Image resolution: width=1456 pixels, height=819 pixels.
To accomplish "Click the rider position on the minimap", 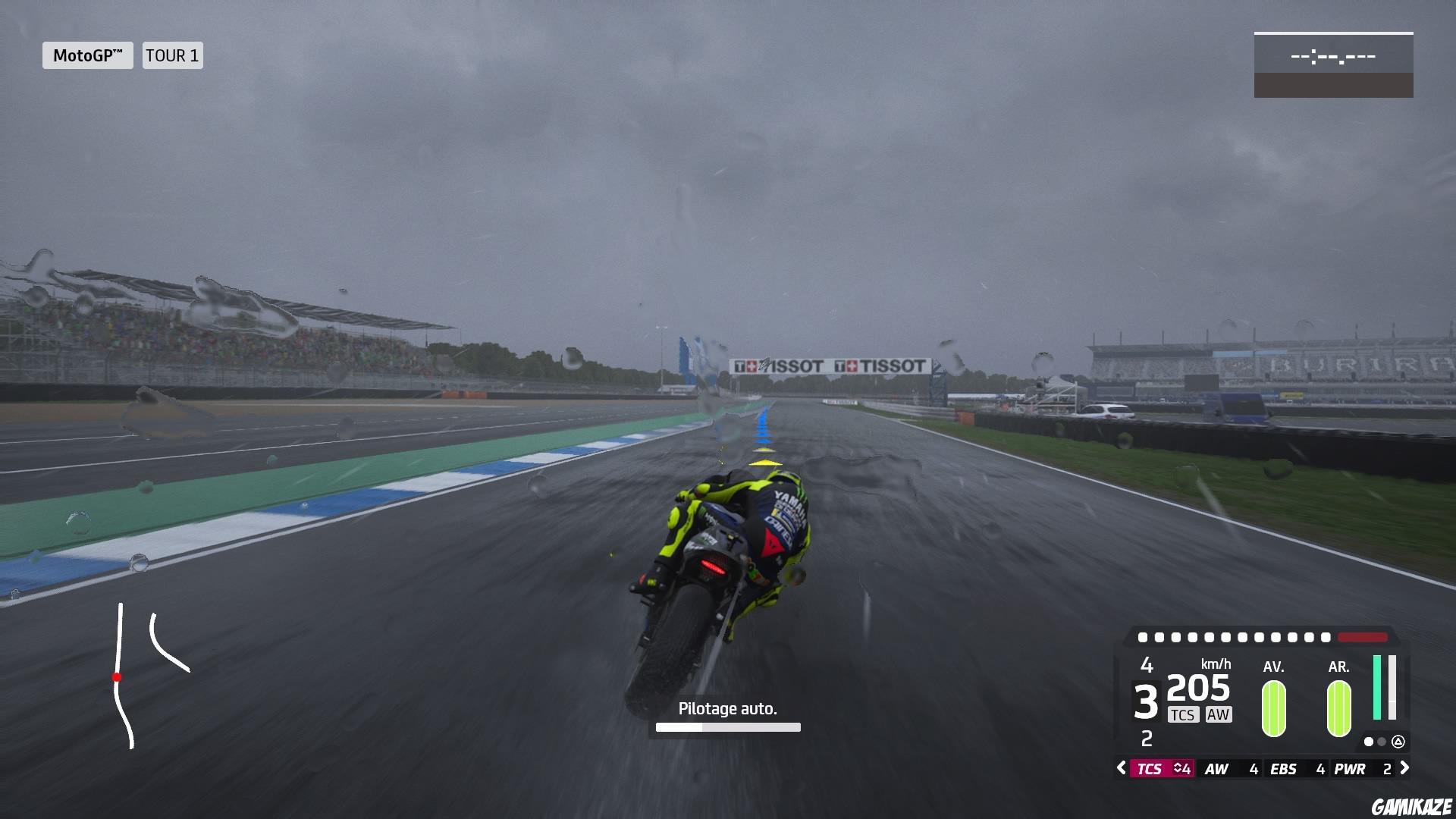I will pyautogui.click(x=118, y=677).
